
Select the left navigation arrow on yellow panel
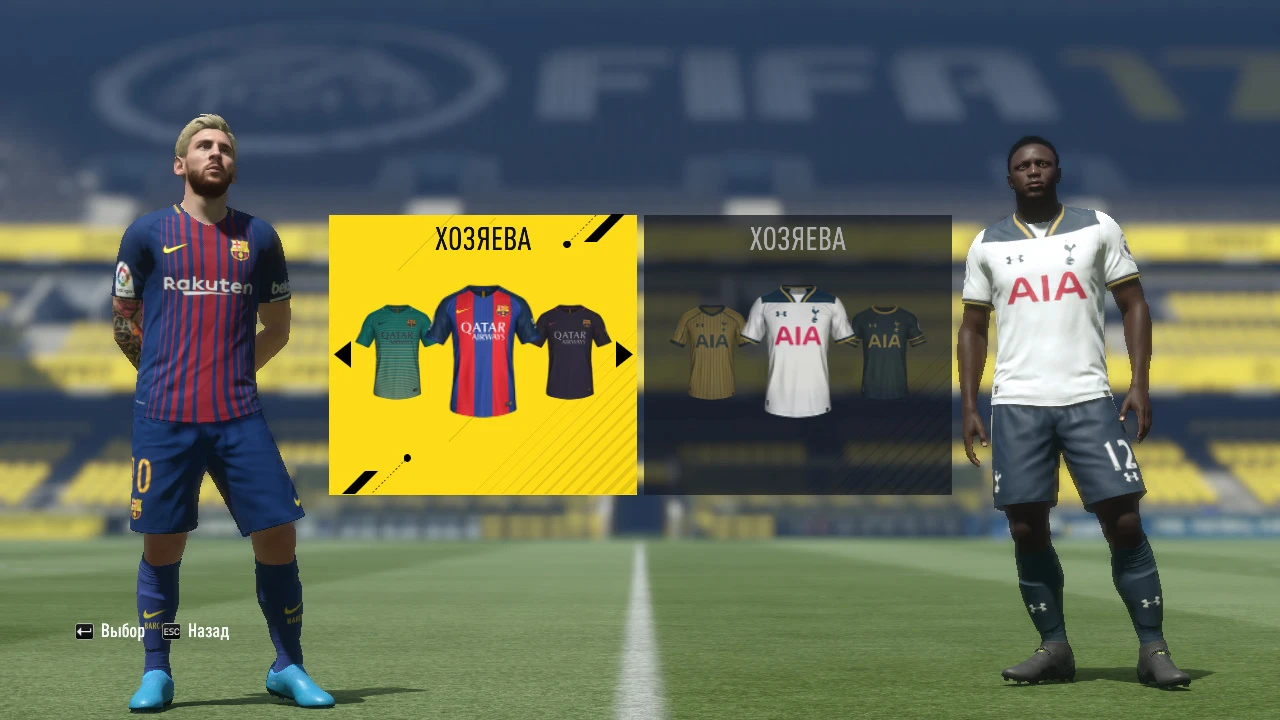[x=345, y=355]
